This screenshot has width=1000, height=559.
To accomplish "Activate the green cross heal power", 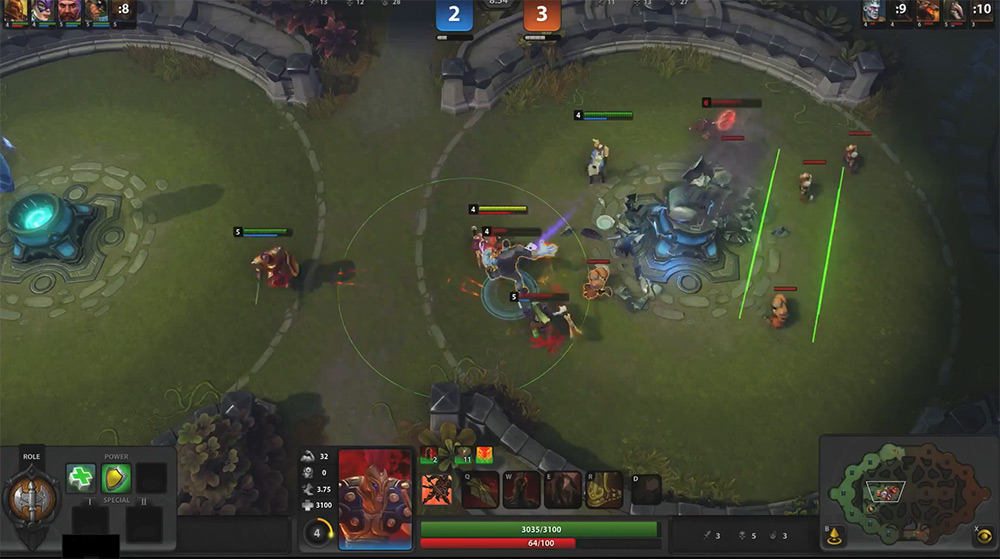I will [x=81, y=478].
